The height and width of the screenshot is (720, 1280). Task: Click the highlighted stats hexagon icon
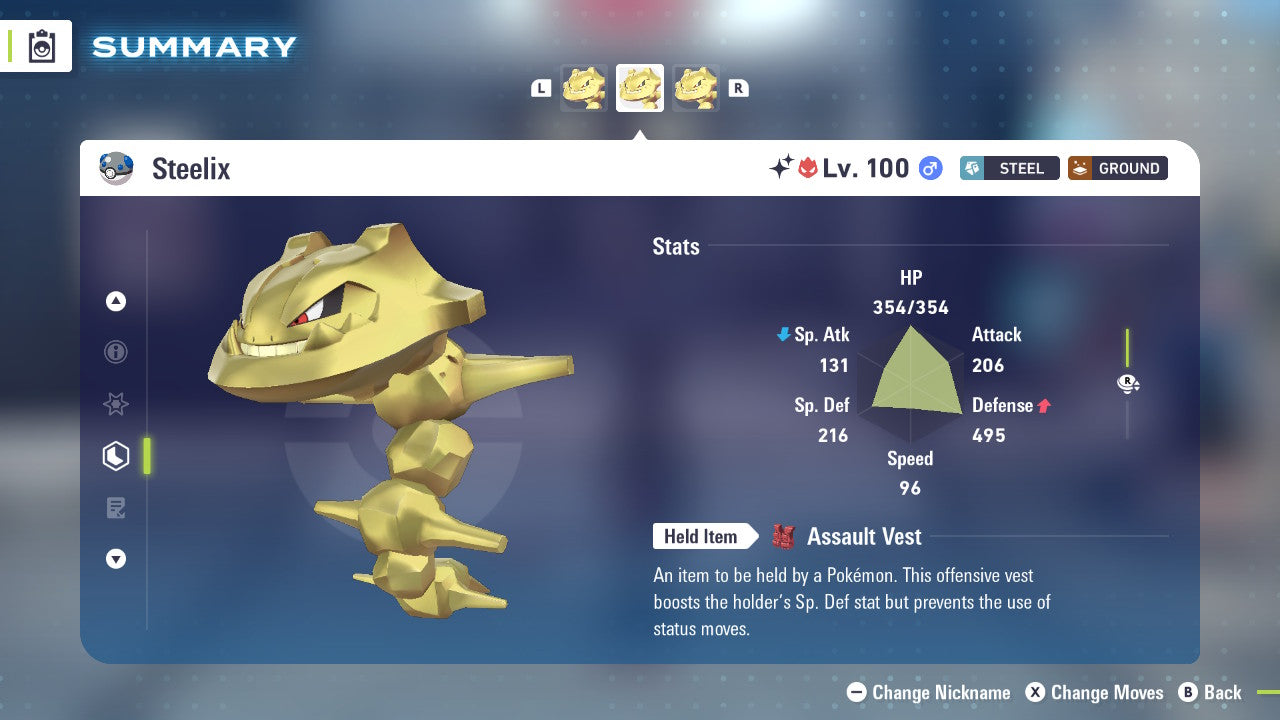116,456
